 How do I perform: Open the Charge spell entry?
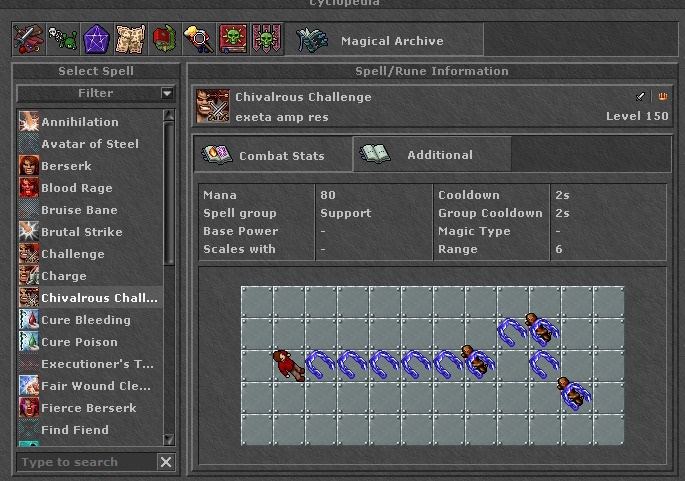tap(64, 276)
